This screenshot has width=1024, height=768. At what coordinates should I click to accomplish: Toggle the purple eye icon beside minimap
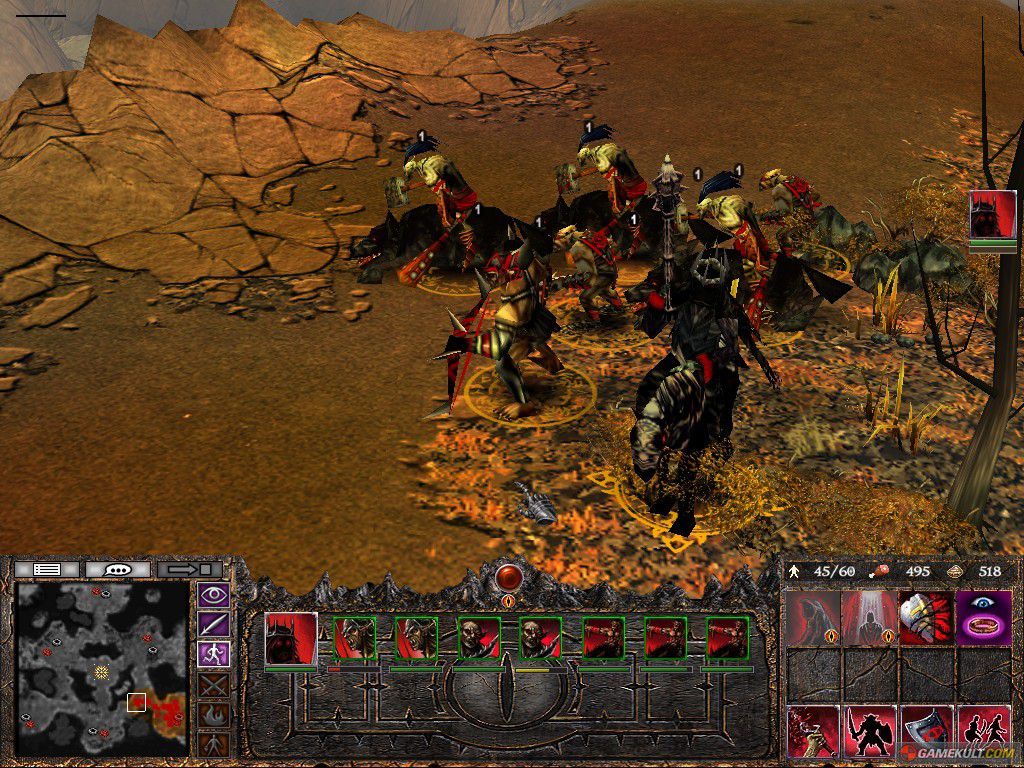[214, 596]
